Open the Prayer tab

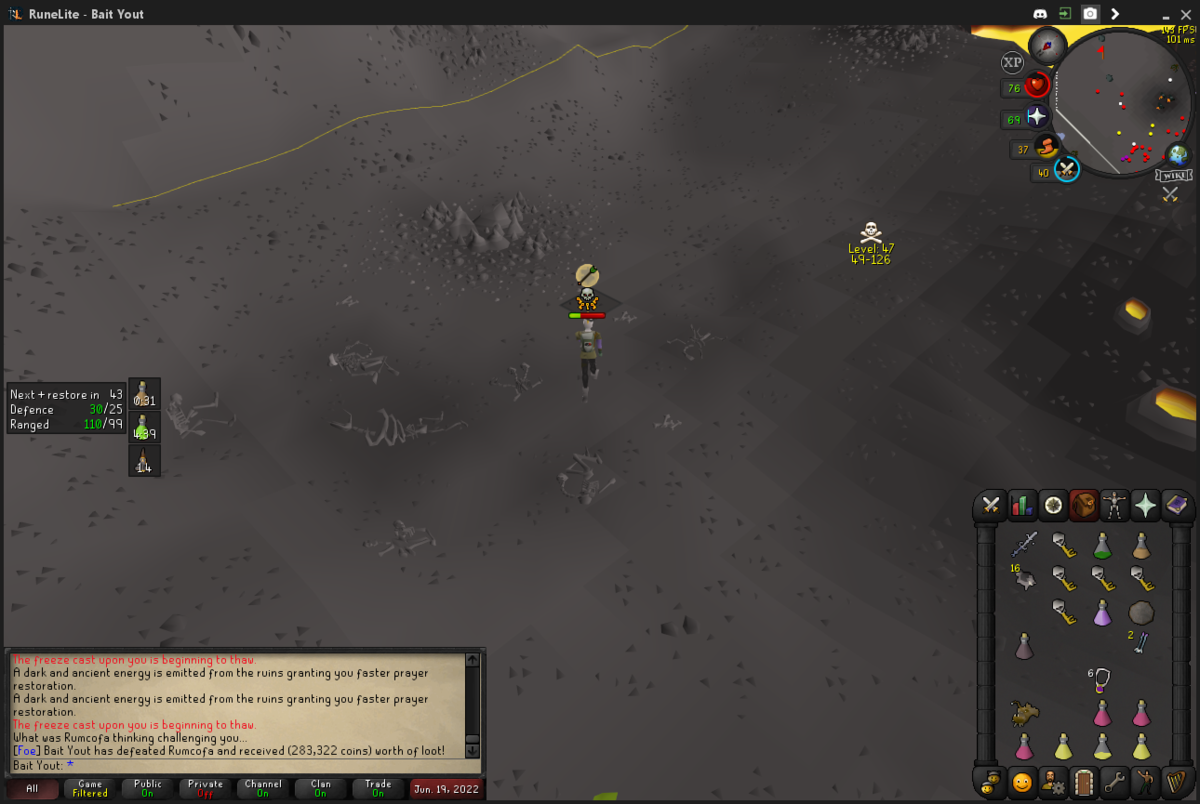coord(1146,506)
